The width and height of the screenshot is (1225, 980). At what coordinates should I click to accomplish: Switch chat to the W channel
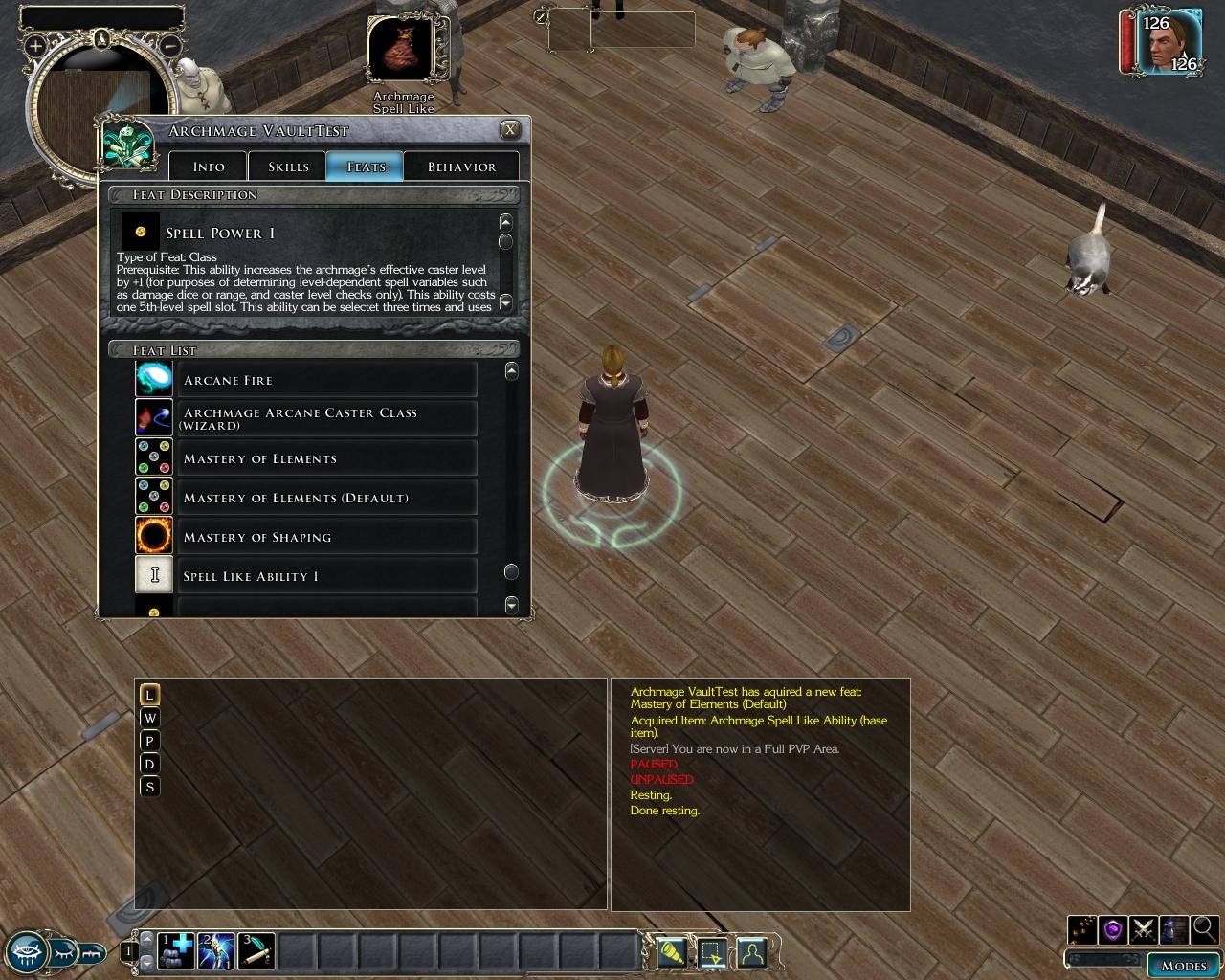click(149, 718)
